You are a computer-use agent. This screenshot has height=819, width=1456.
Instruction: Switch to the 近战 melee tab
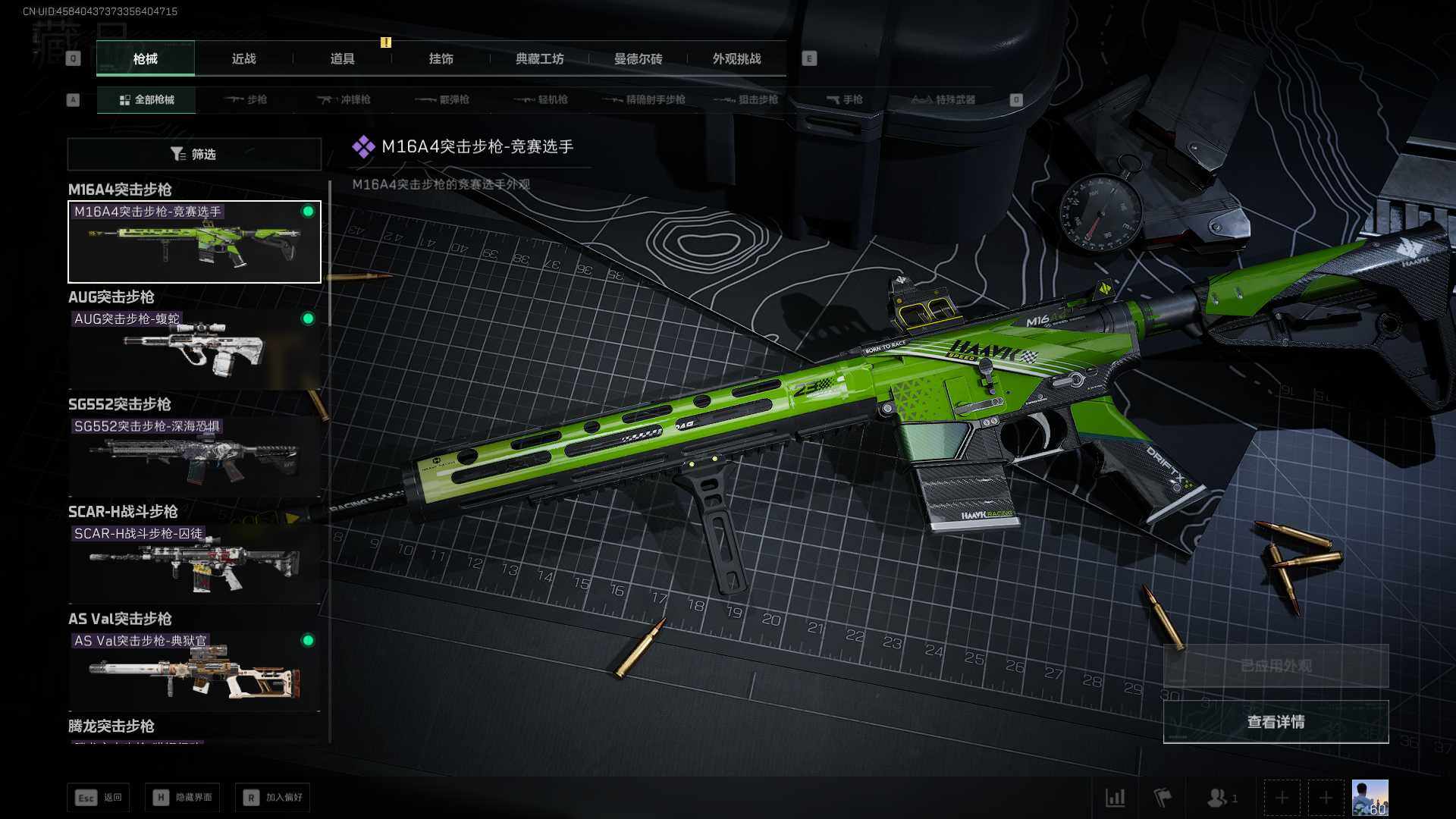(243, 59)
